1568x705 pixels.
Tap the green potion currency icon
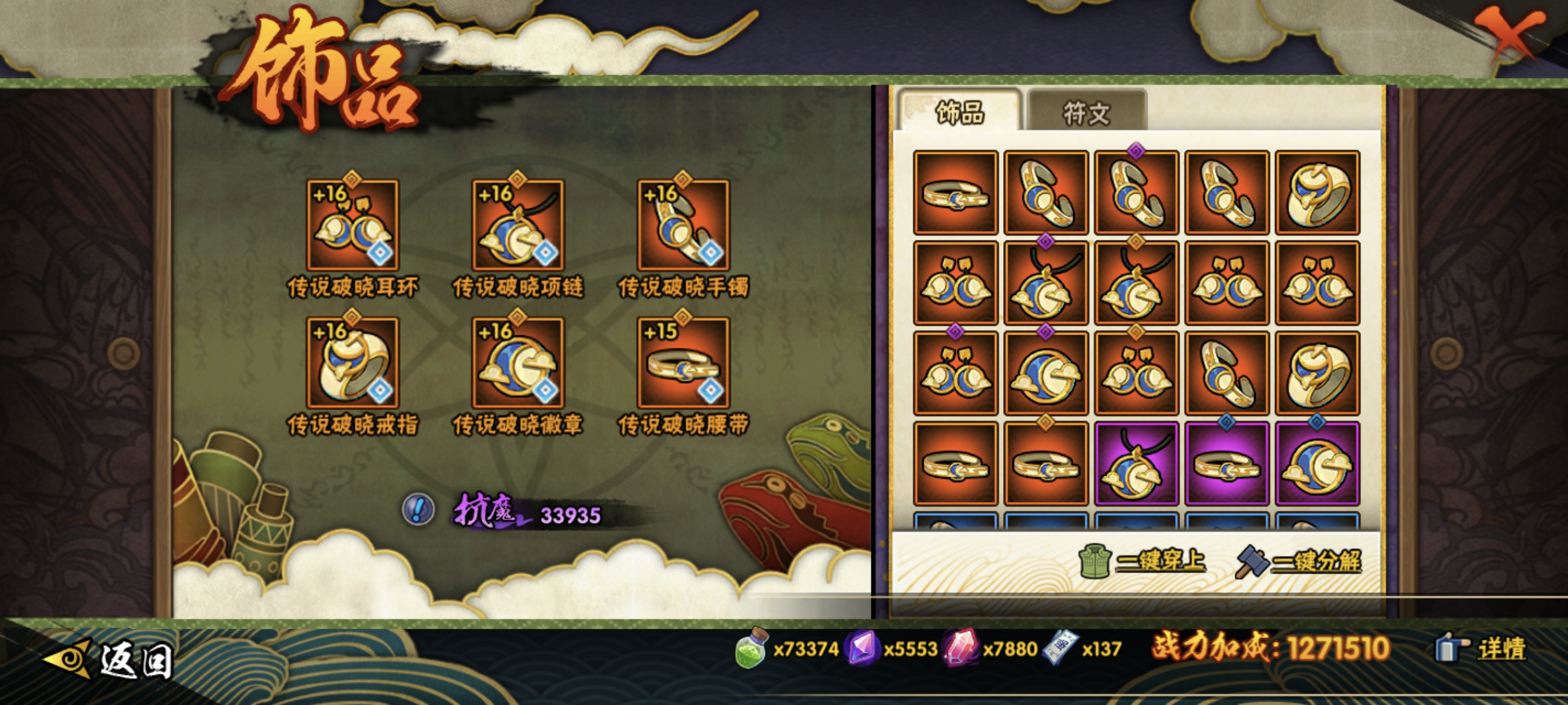coord(751,648)
